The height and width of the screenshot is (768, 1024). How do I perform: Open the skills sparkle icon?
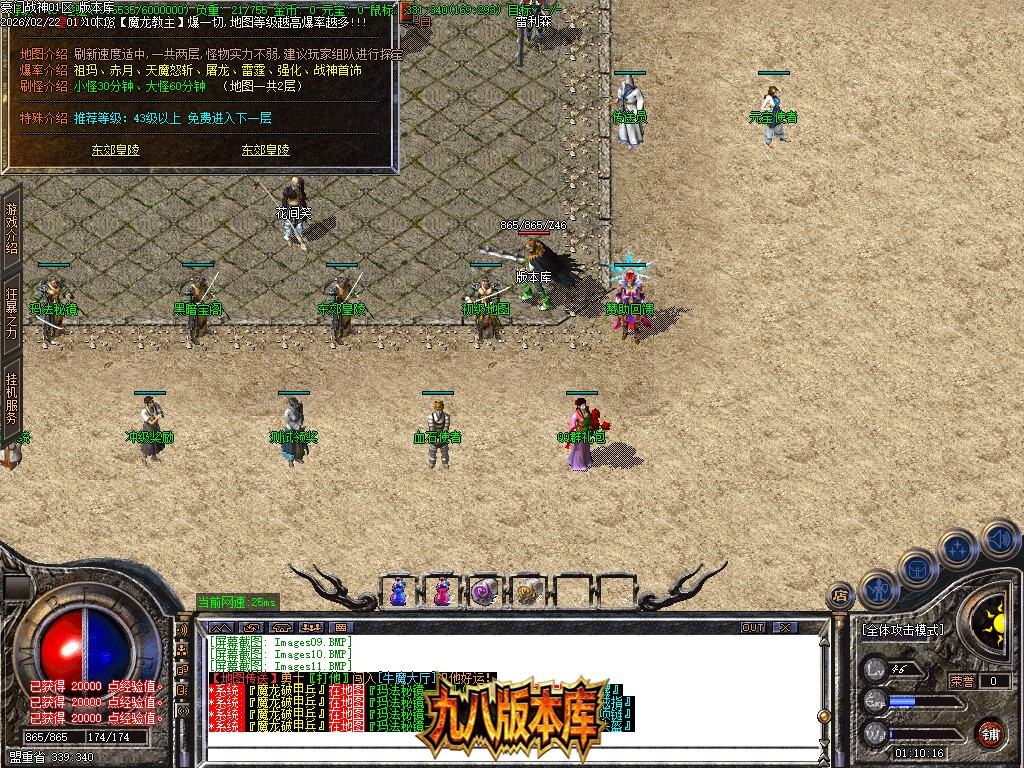point(957,548)
